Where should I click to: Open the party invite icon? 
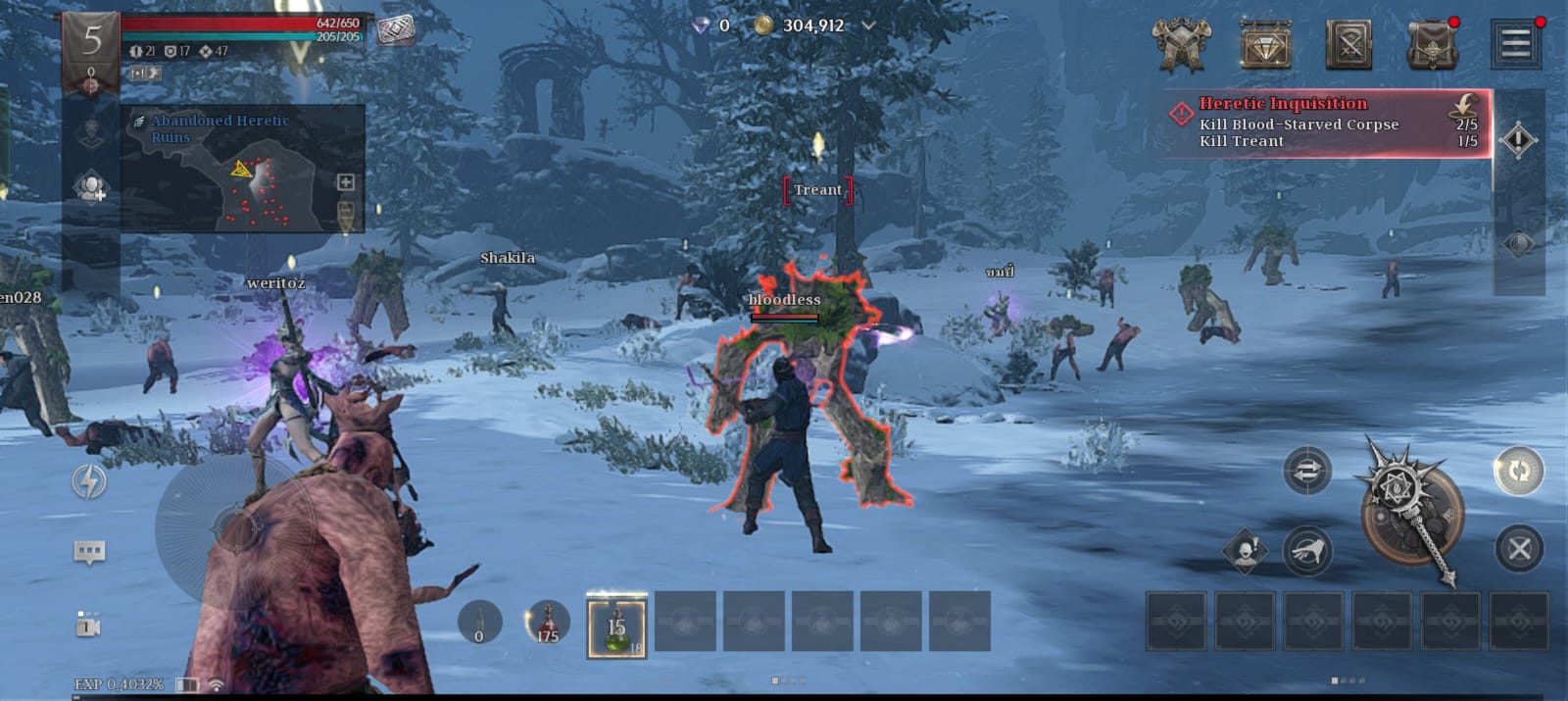click(91, 187)
